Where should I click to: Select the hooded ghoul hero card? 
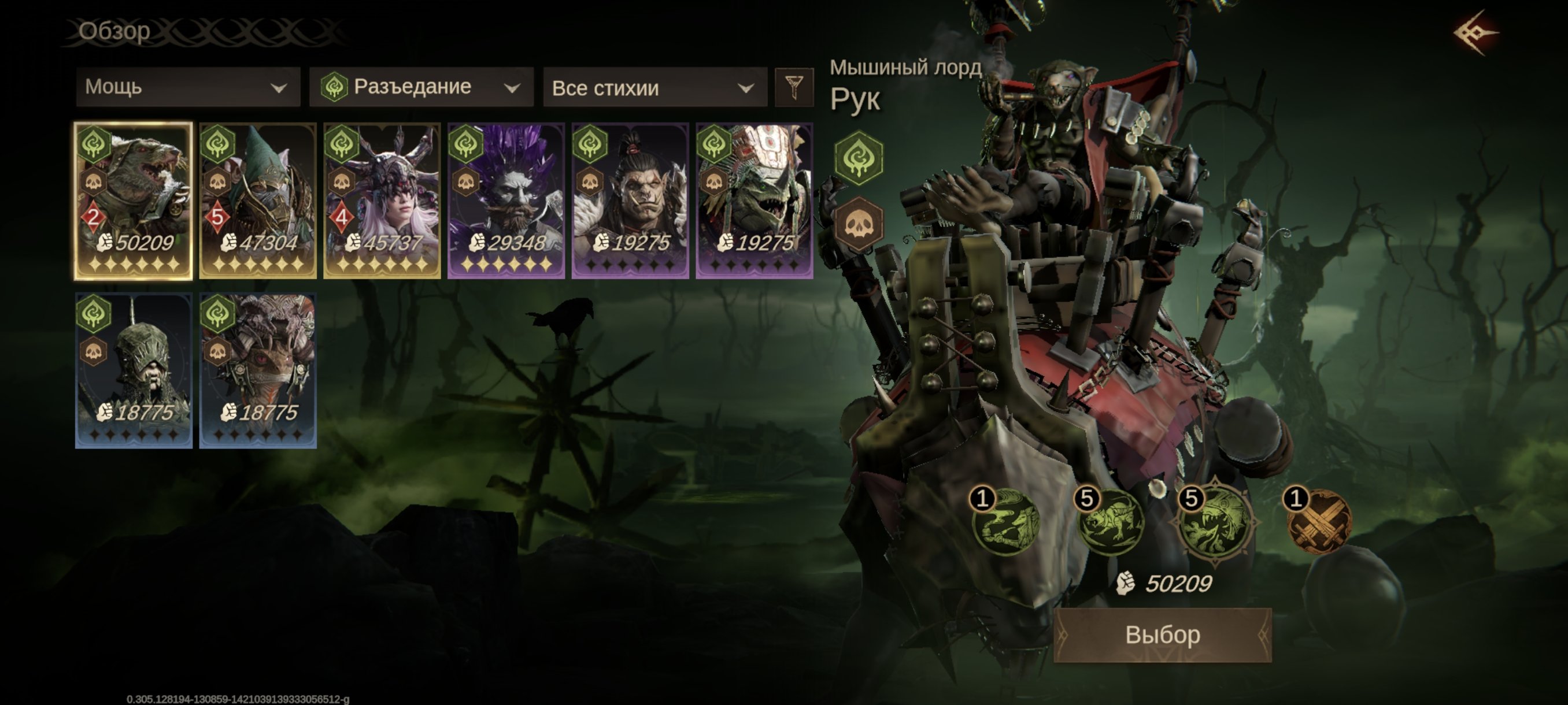point(134,370)
